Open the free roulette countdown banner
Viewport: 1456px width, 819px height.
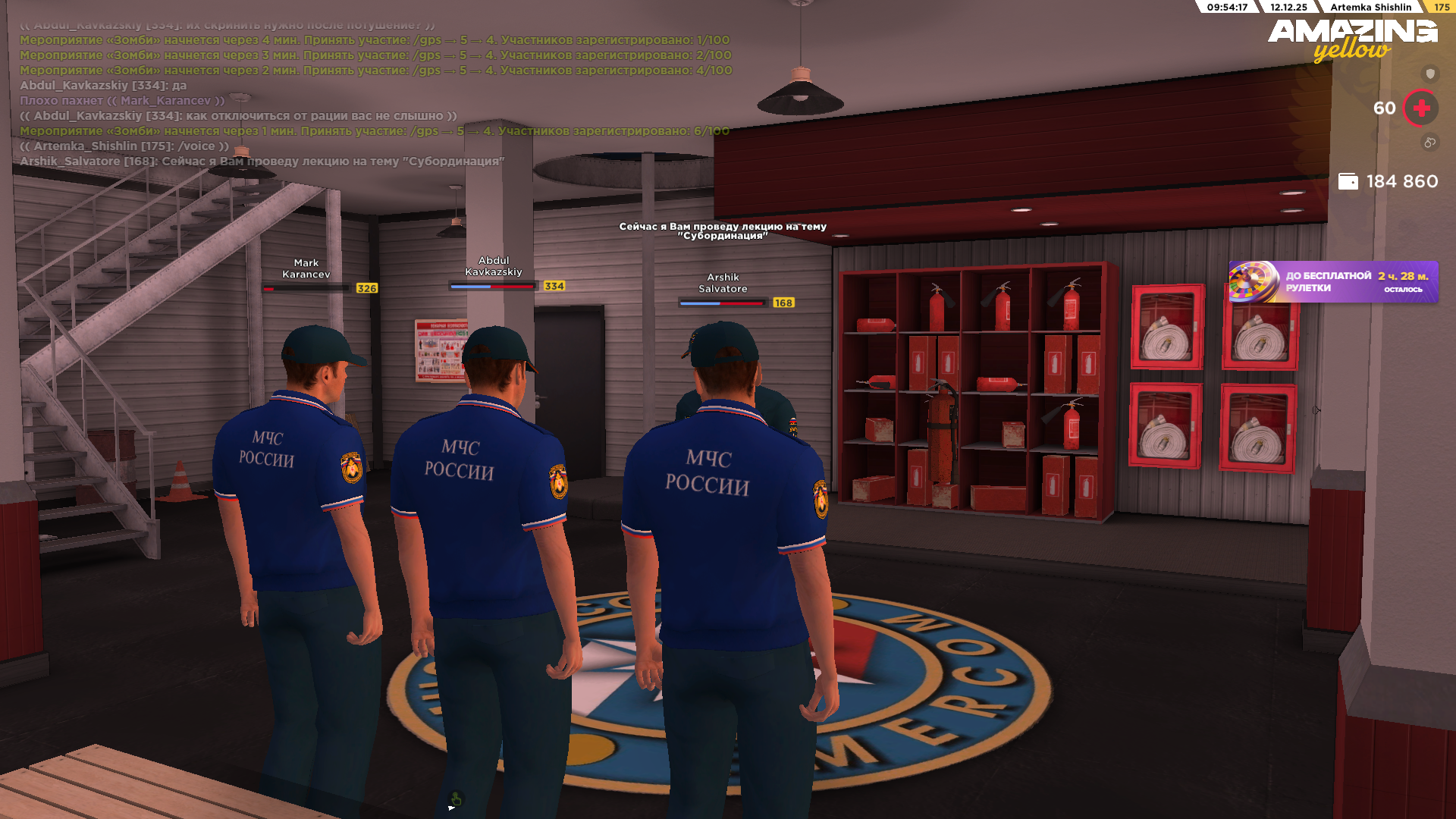(1333, 282)
